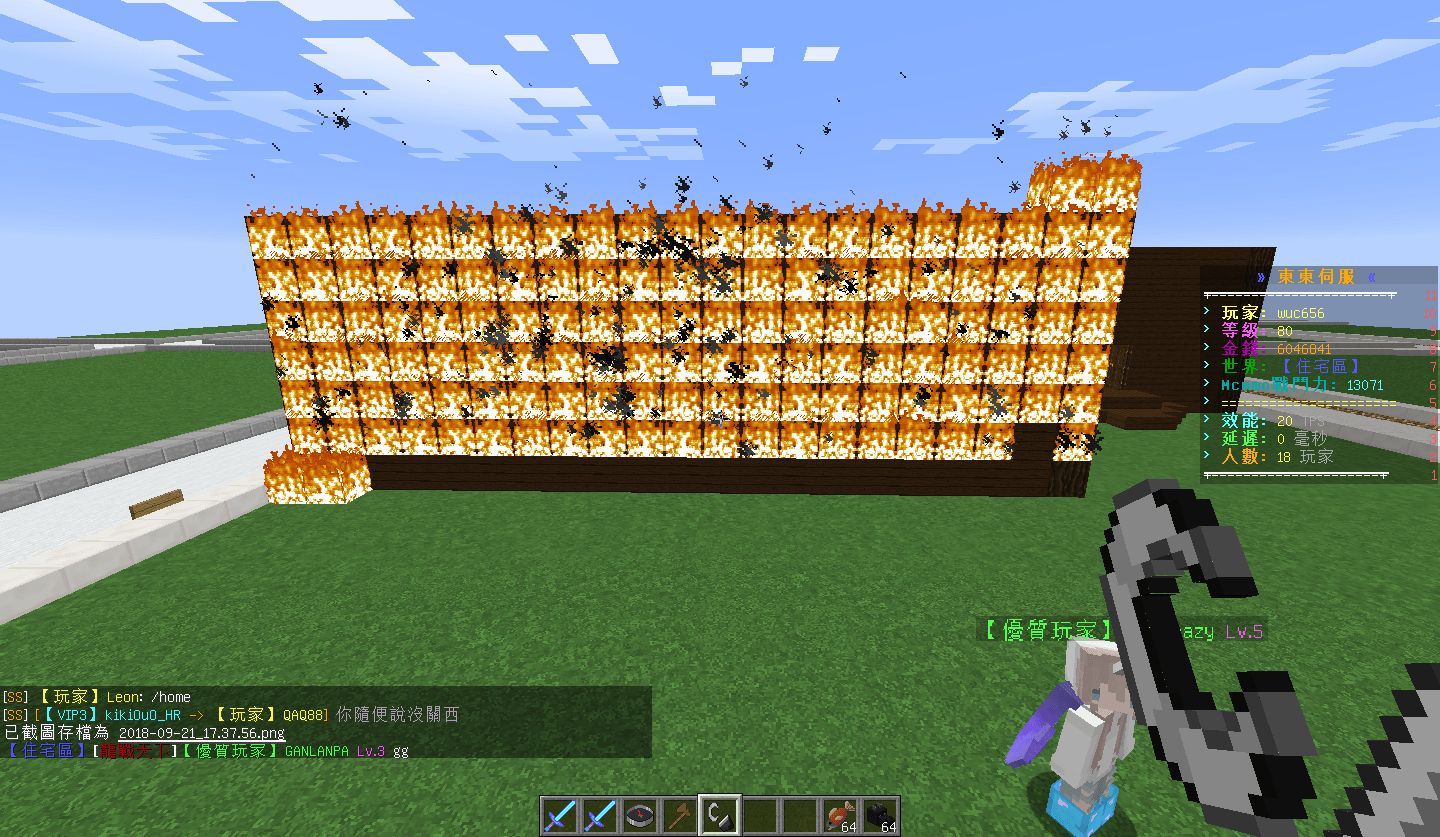Image resolution: width=1440 pixels, height=837 pixels.
Task: Select the flint and steel slot
Action: [x=720, y=816]
